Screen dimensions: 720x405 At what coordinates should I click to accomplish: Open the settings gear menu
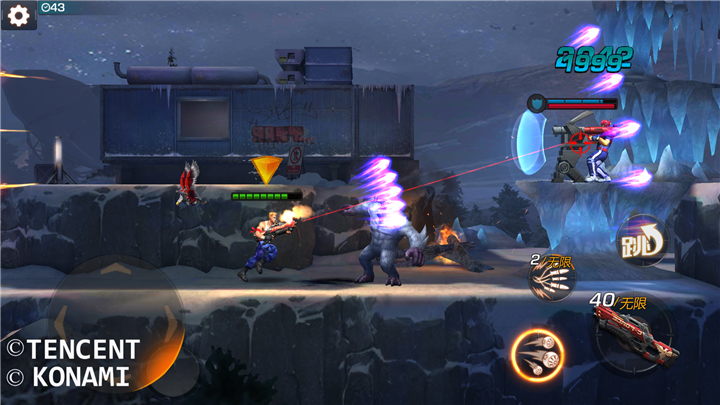tap(17, 15)
